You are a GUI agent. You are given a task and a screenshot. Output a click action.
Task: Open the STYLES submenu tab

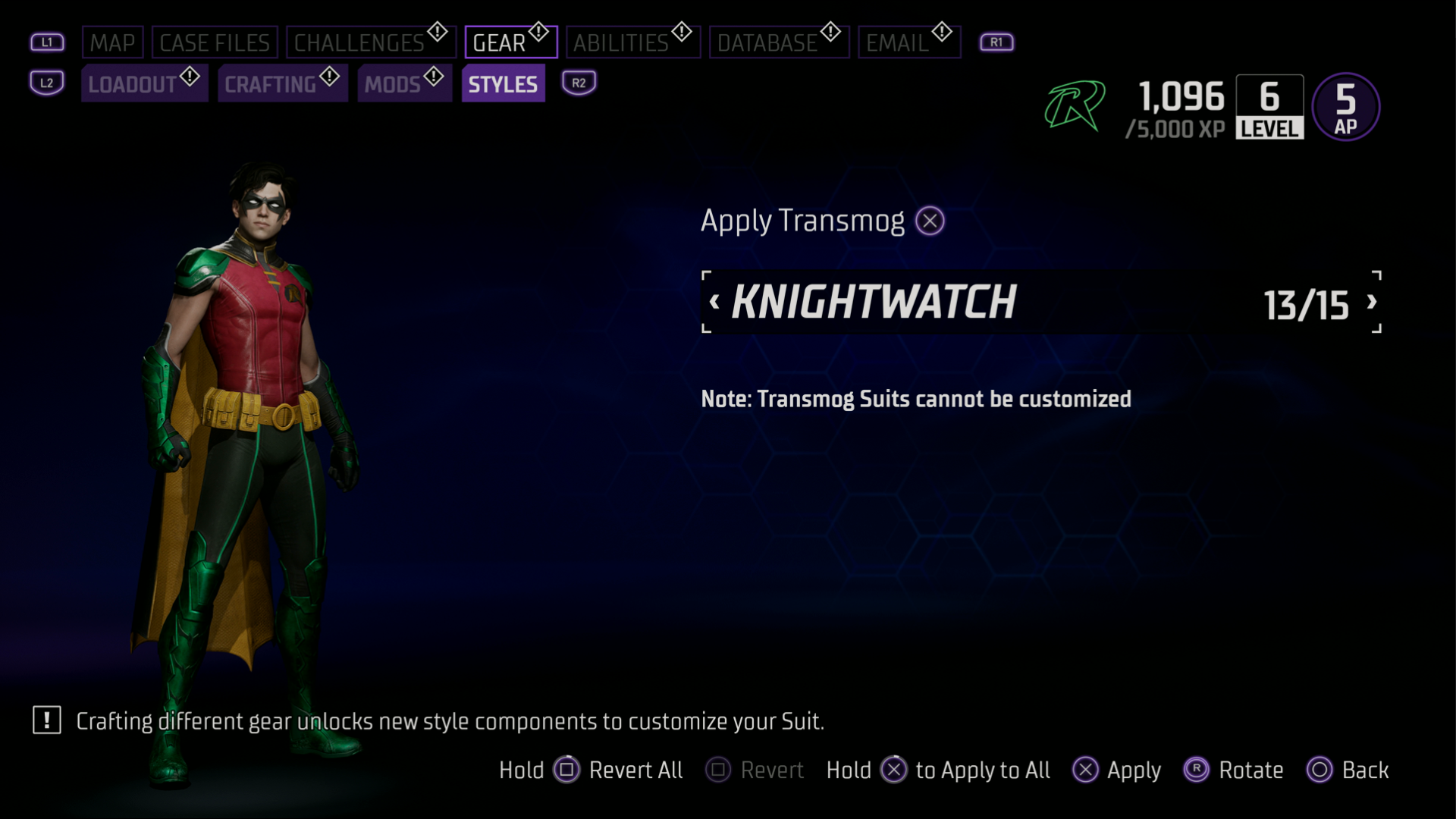point(503,83)
